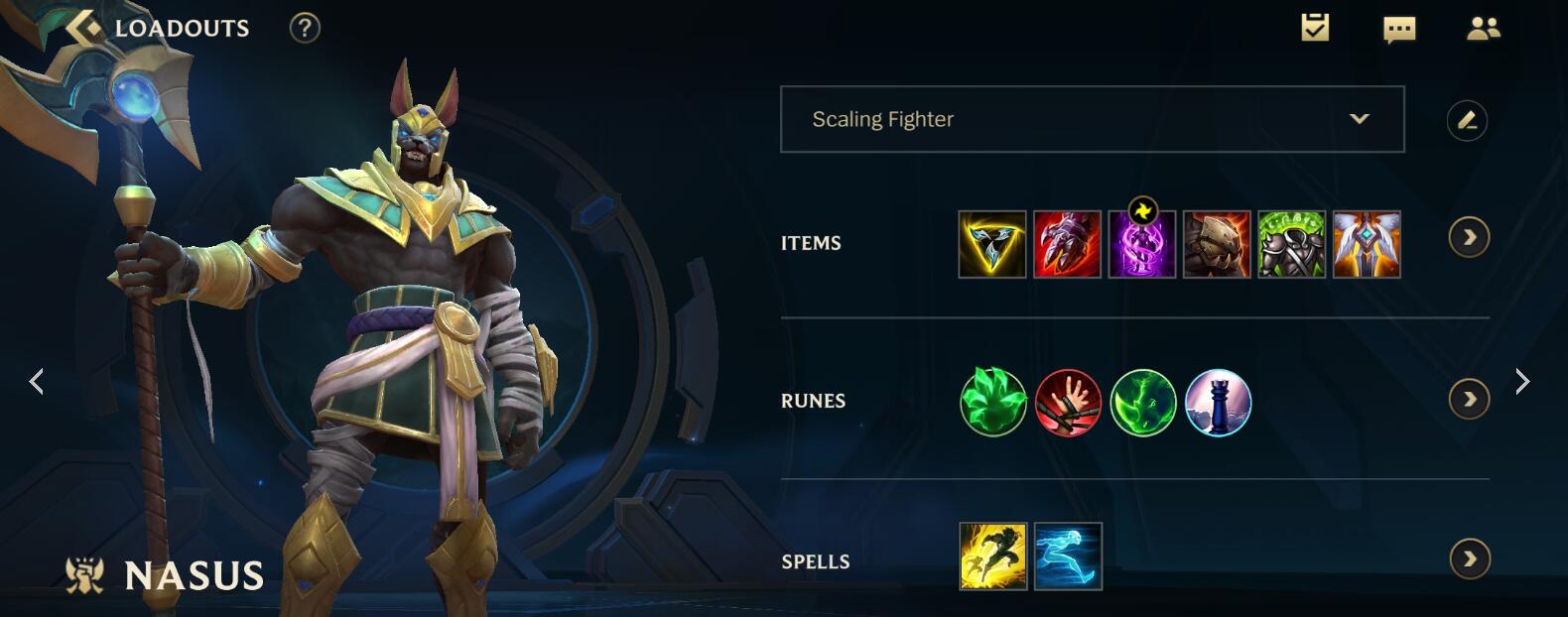1568x617 pixels.
Task: Select the red claw item icon
Action: click(x=1067, y=244)
